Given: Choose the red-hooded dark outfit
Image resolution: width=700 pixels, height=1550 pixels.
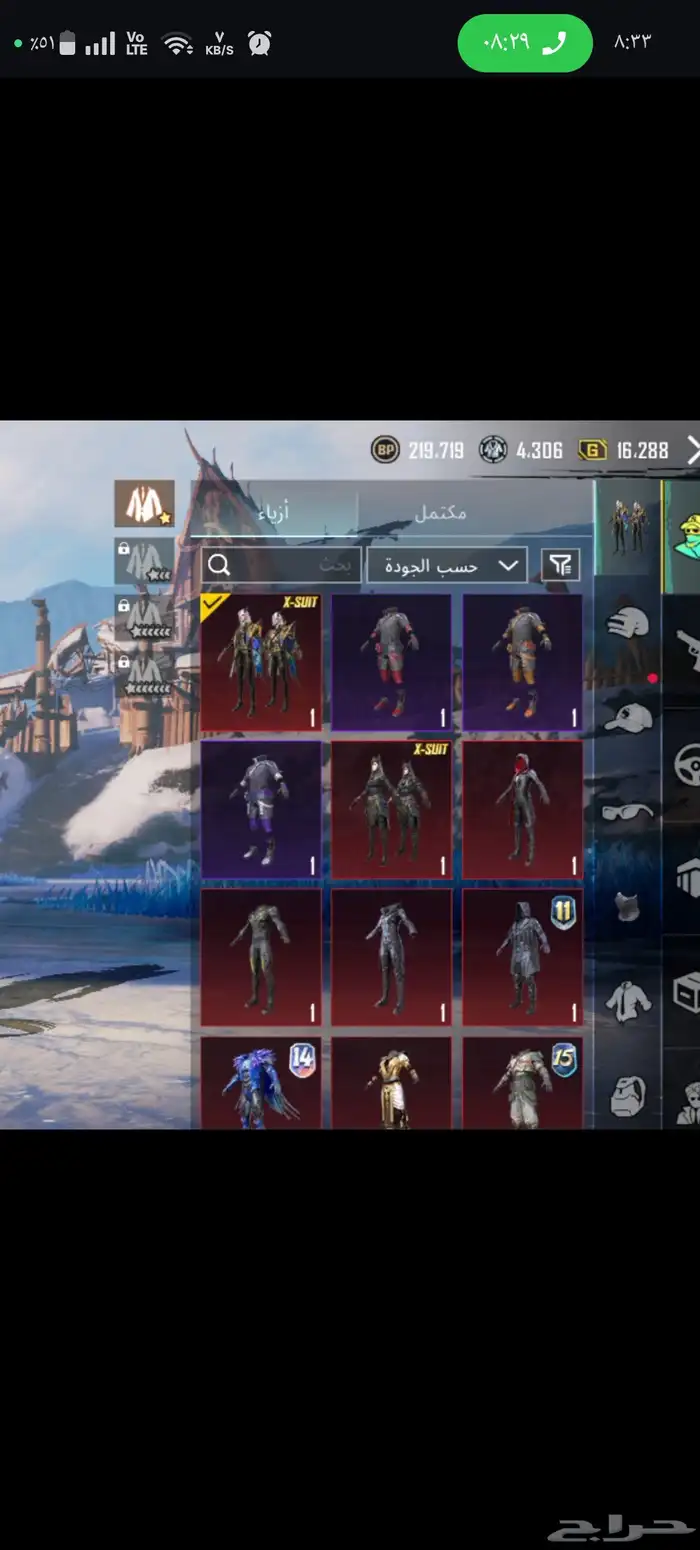Looking at the screenshot, I should point(522,808).
